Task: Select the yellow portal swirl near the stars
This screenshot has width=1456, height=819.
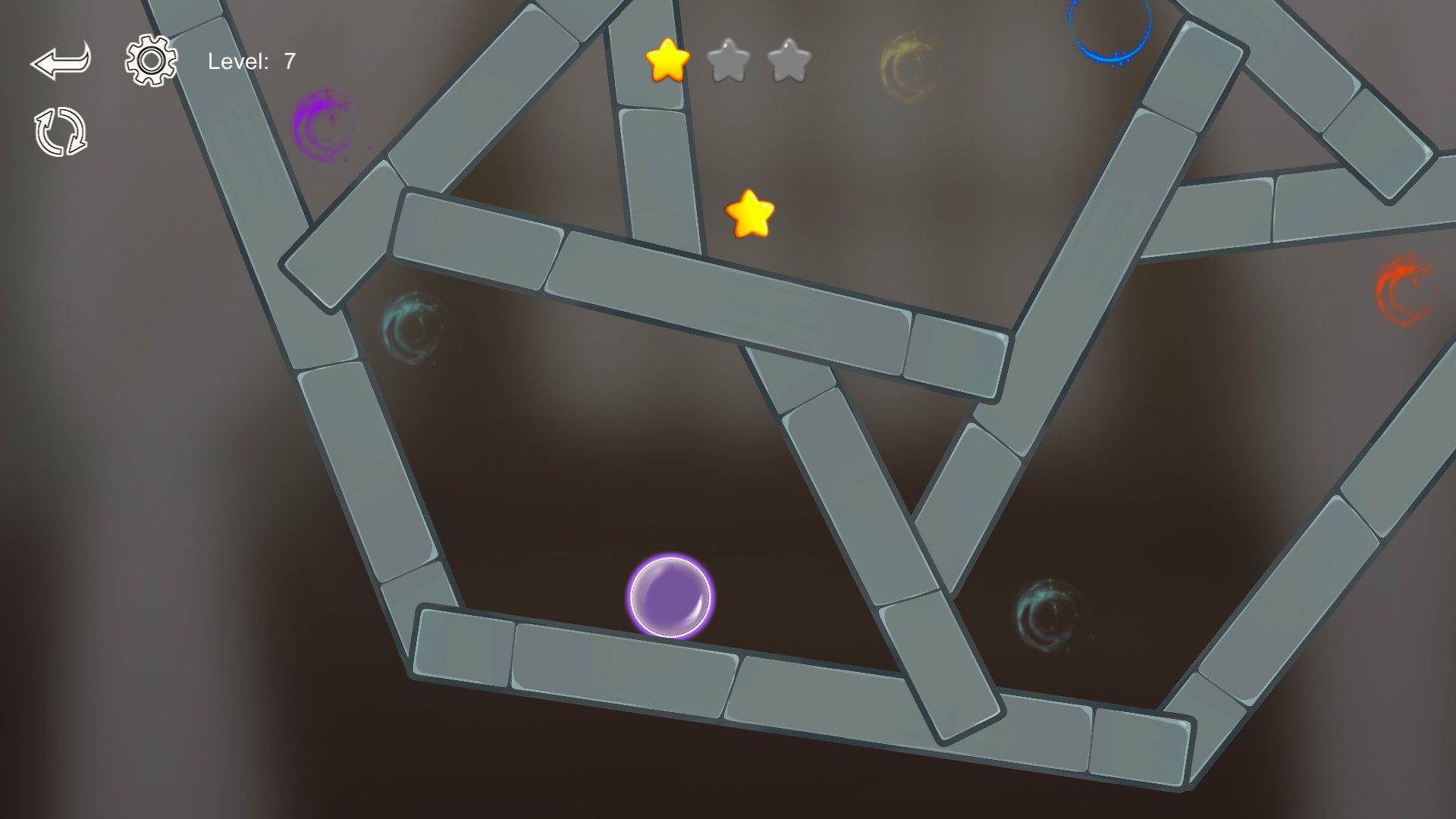Action: [x=910, y=64]
